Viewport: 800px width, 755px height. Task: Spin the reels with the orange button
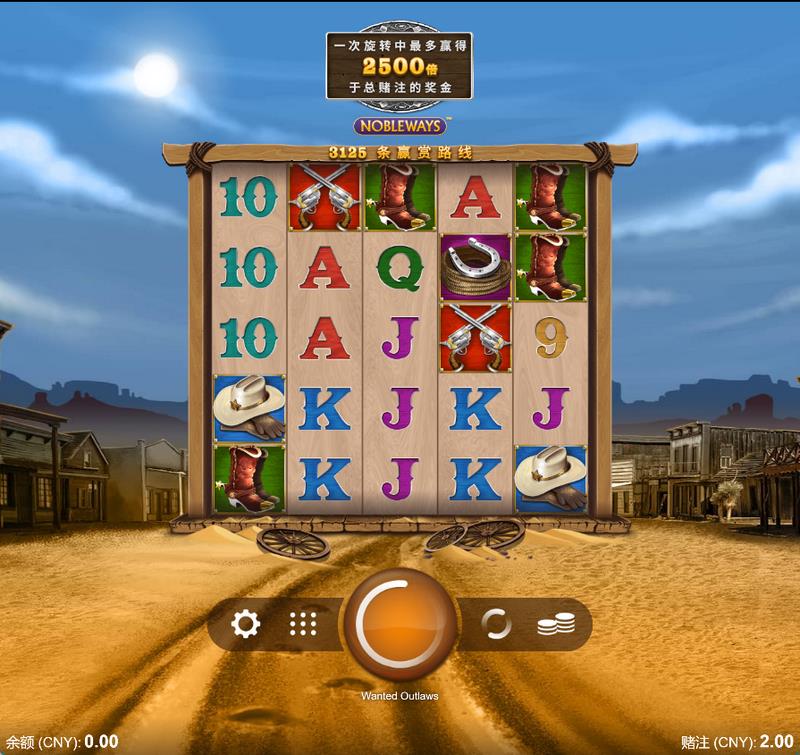(x=400, y=625)
